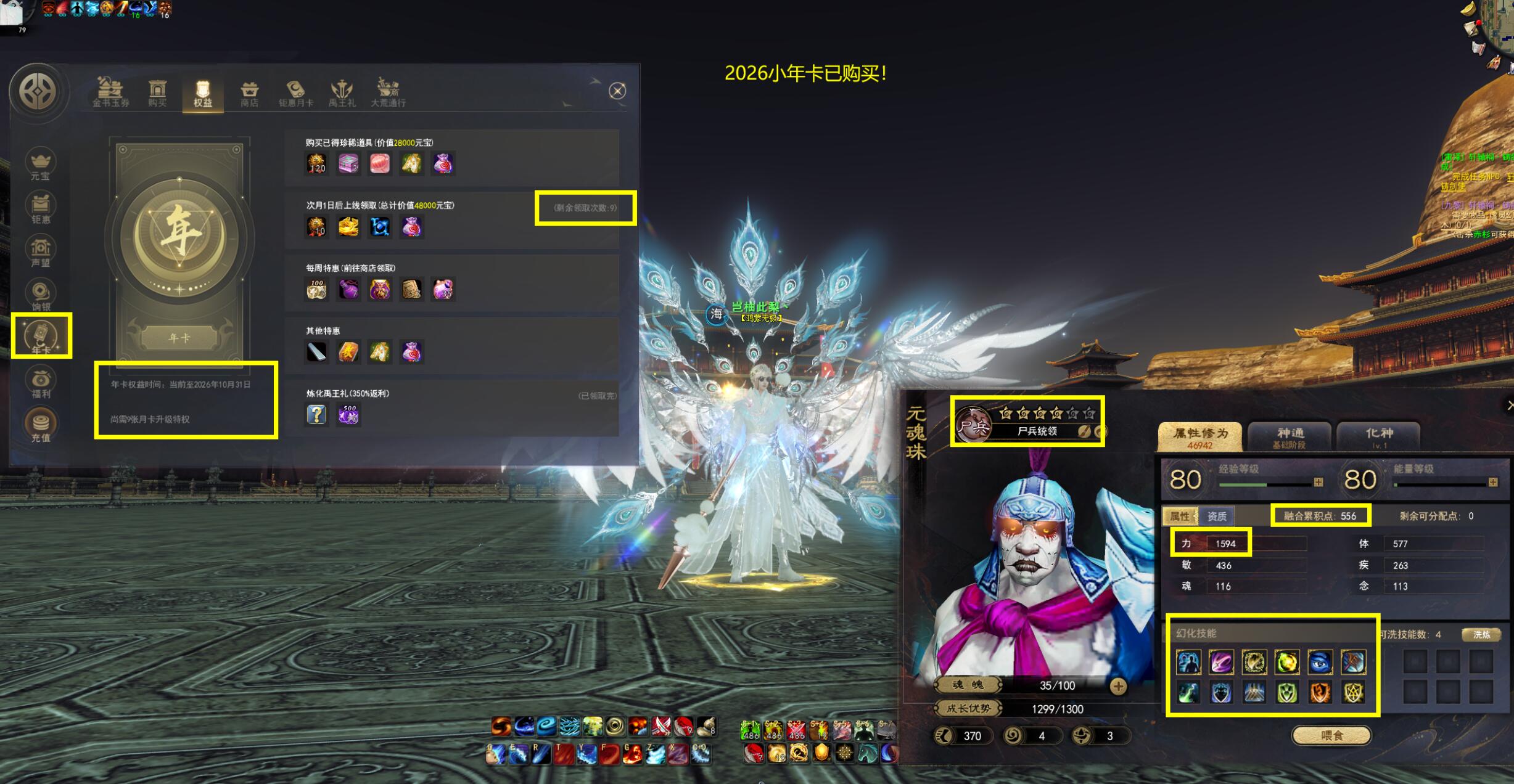Select the 年卡 year card sidebar entry
Screen dimensions: 1514x784
[x=41, y=337]
